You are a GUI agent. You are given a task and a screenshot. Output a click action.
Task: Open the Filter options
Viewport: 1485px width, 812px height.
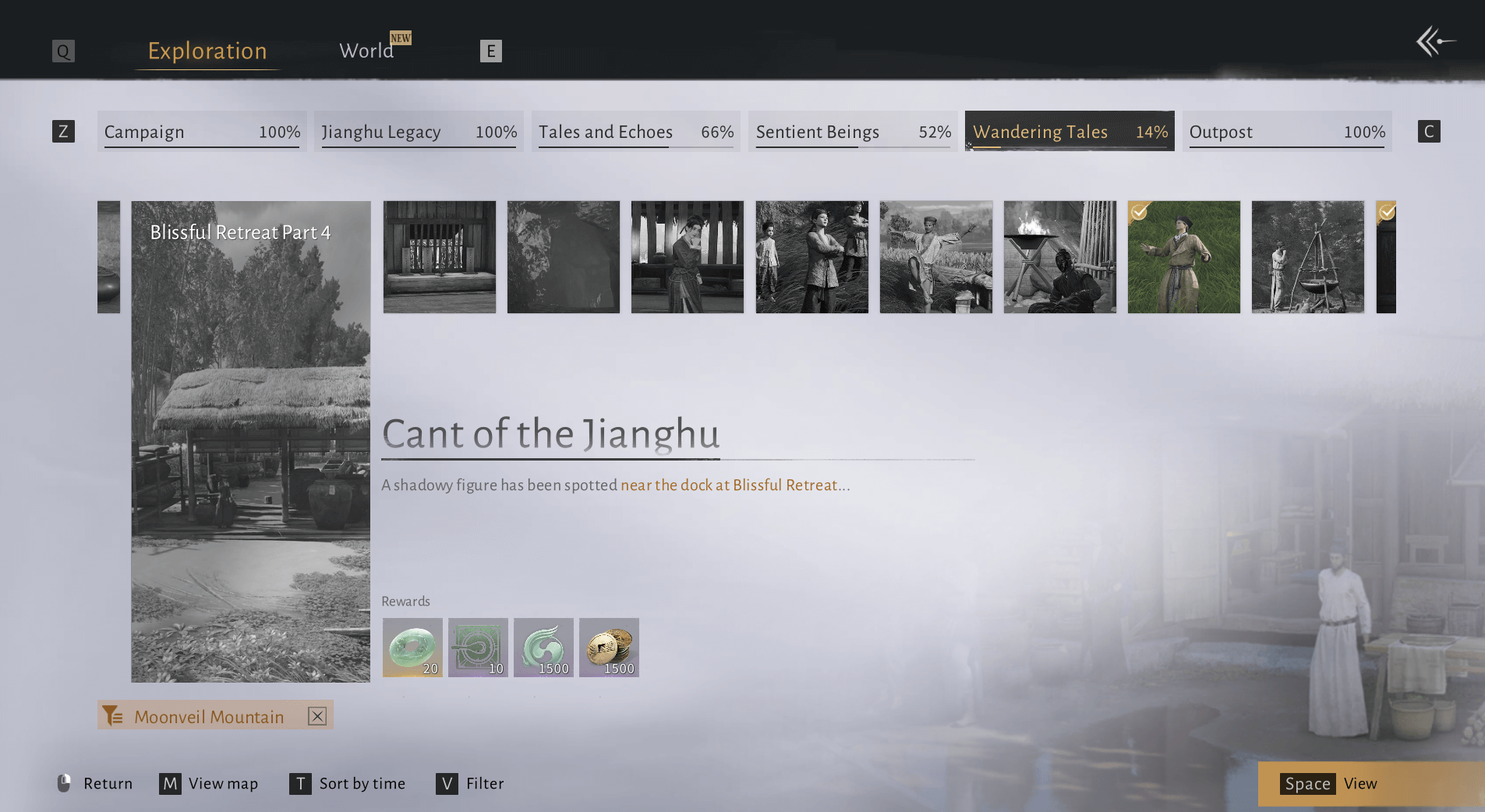[x=470, y=783]
